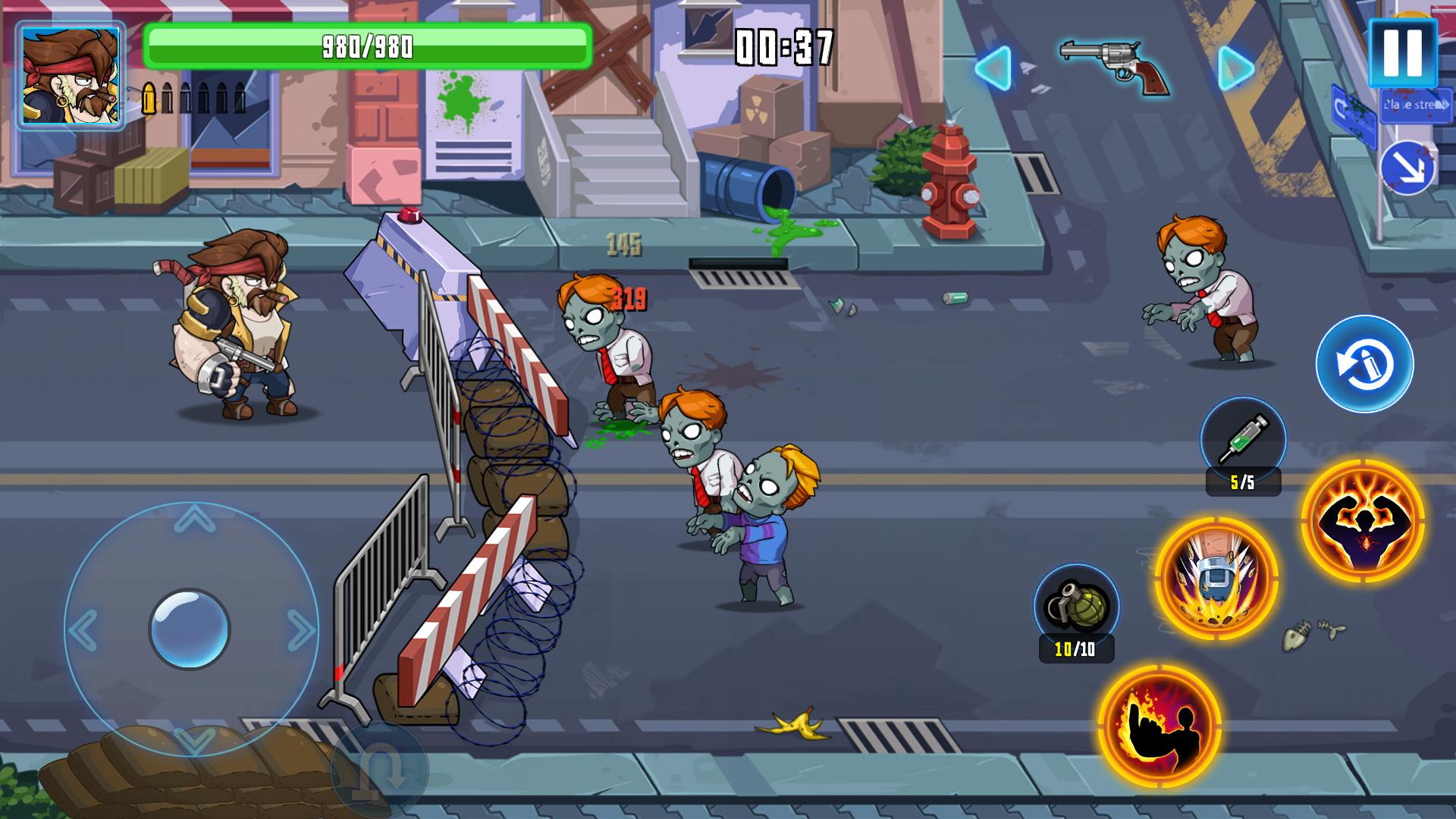Tap the virtual joystick knob

[x=189, y=629]
